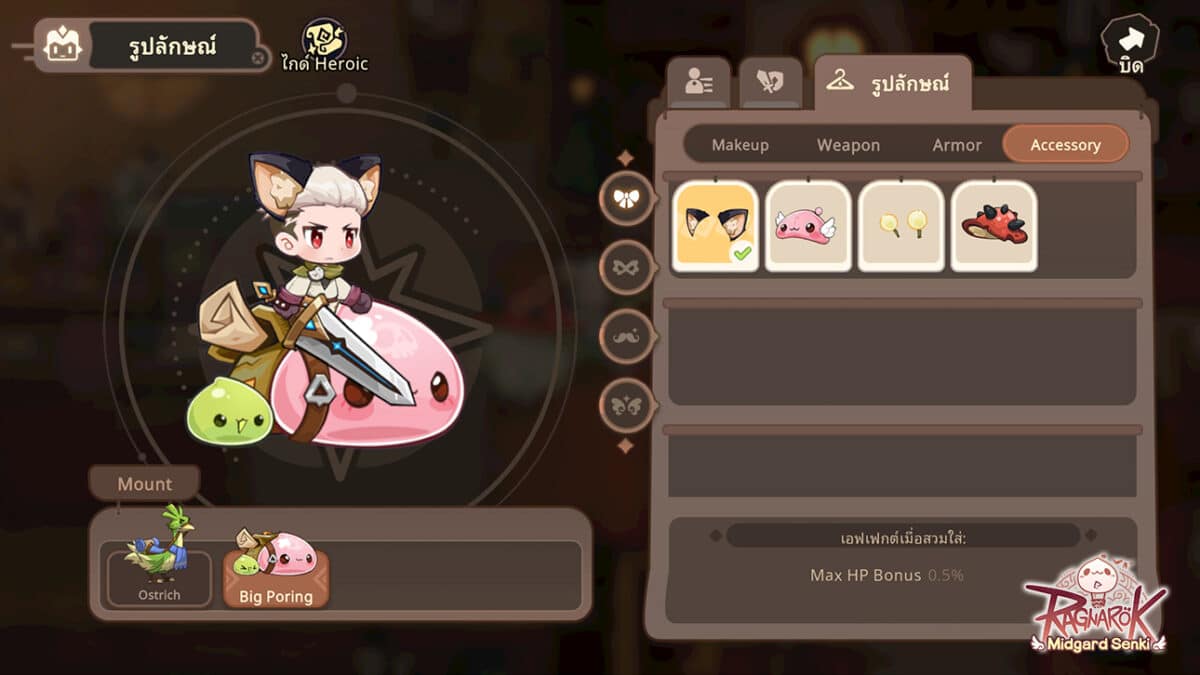
Task: Click the Mount section label
Action: (x=145, y=484)
